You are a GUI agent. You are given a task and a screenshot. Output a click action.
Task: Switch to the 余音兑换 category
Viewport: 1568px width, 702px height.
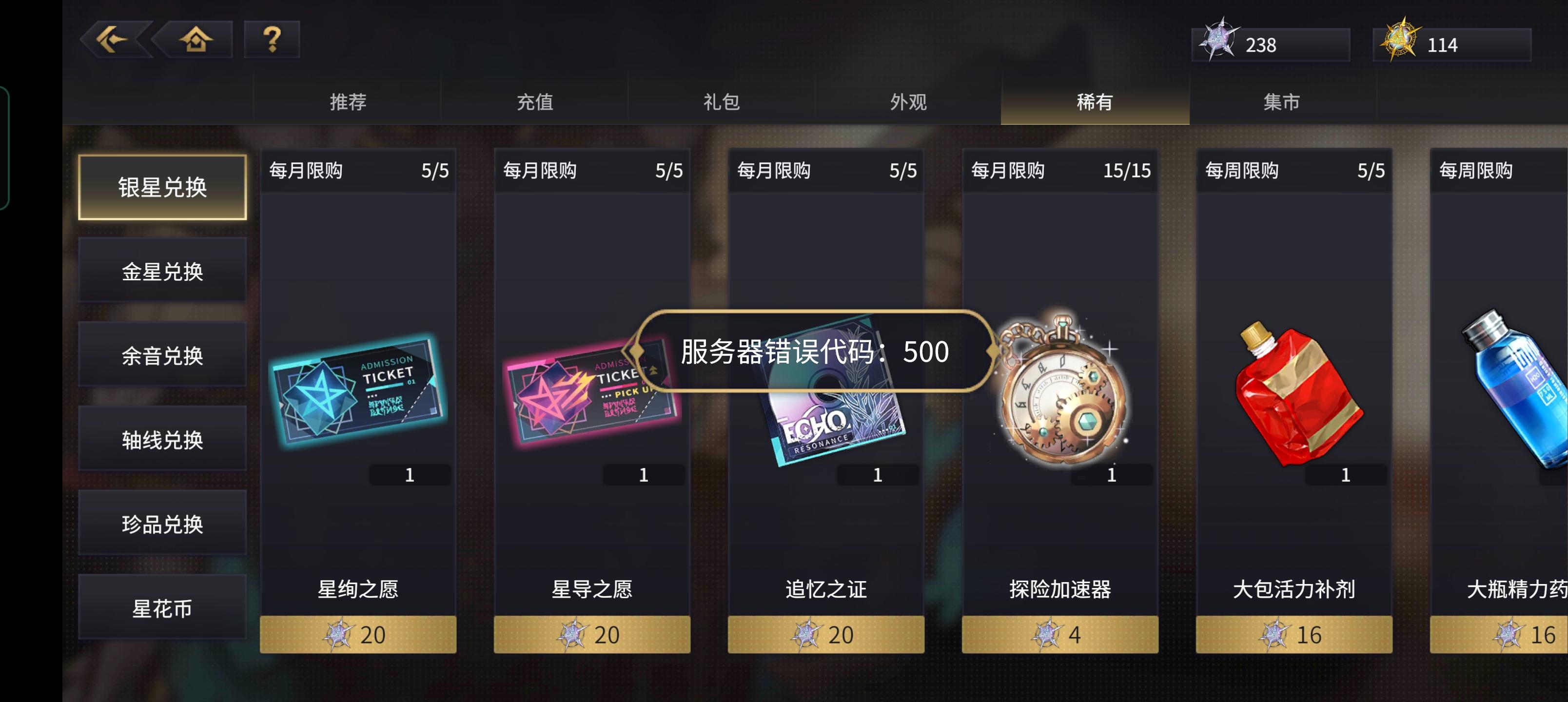click(162, 354)
